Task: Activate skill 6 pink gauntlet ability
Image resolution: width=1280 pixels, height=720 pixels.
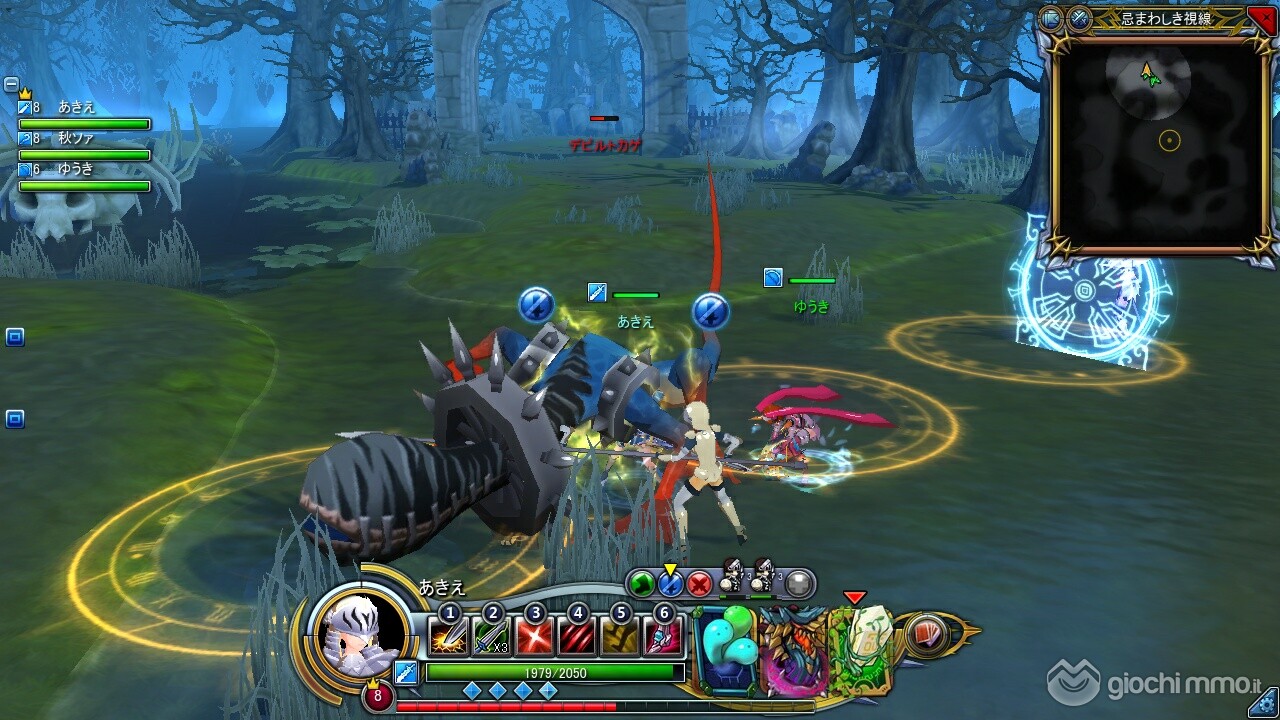Action: 663,636
